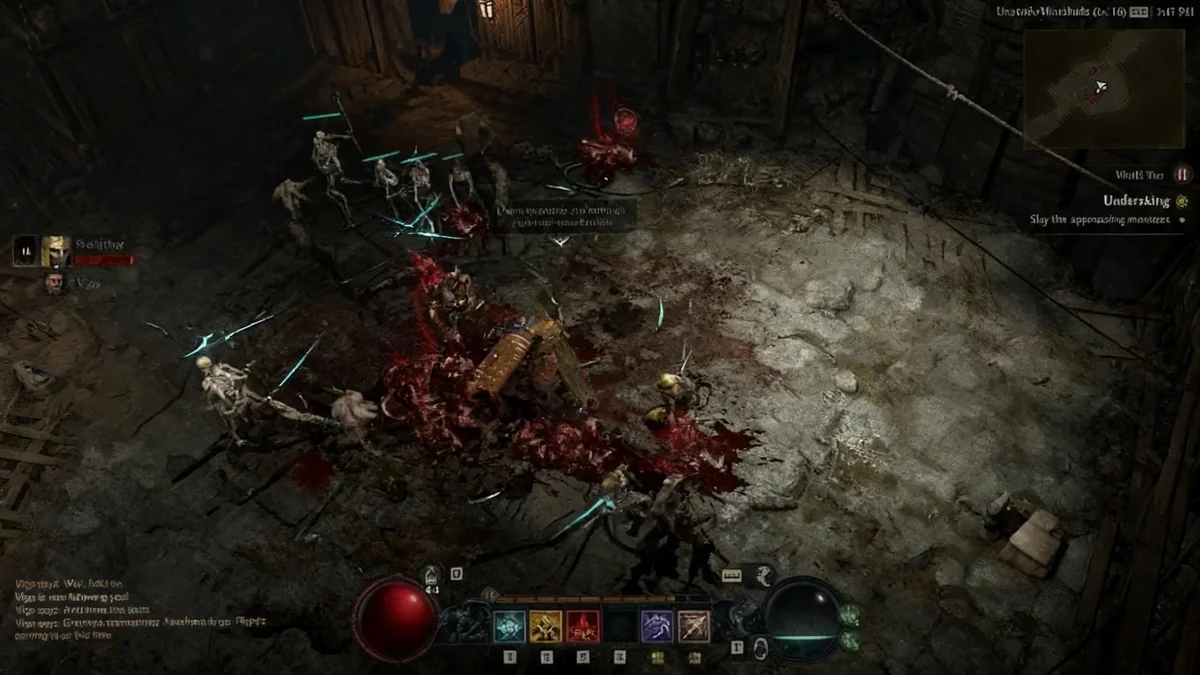
Task: Use the yellow crossed-weapons skill
Action: point(546,626)
